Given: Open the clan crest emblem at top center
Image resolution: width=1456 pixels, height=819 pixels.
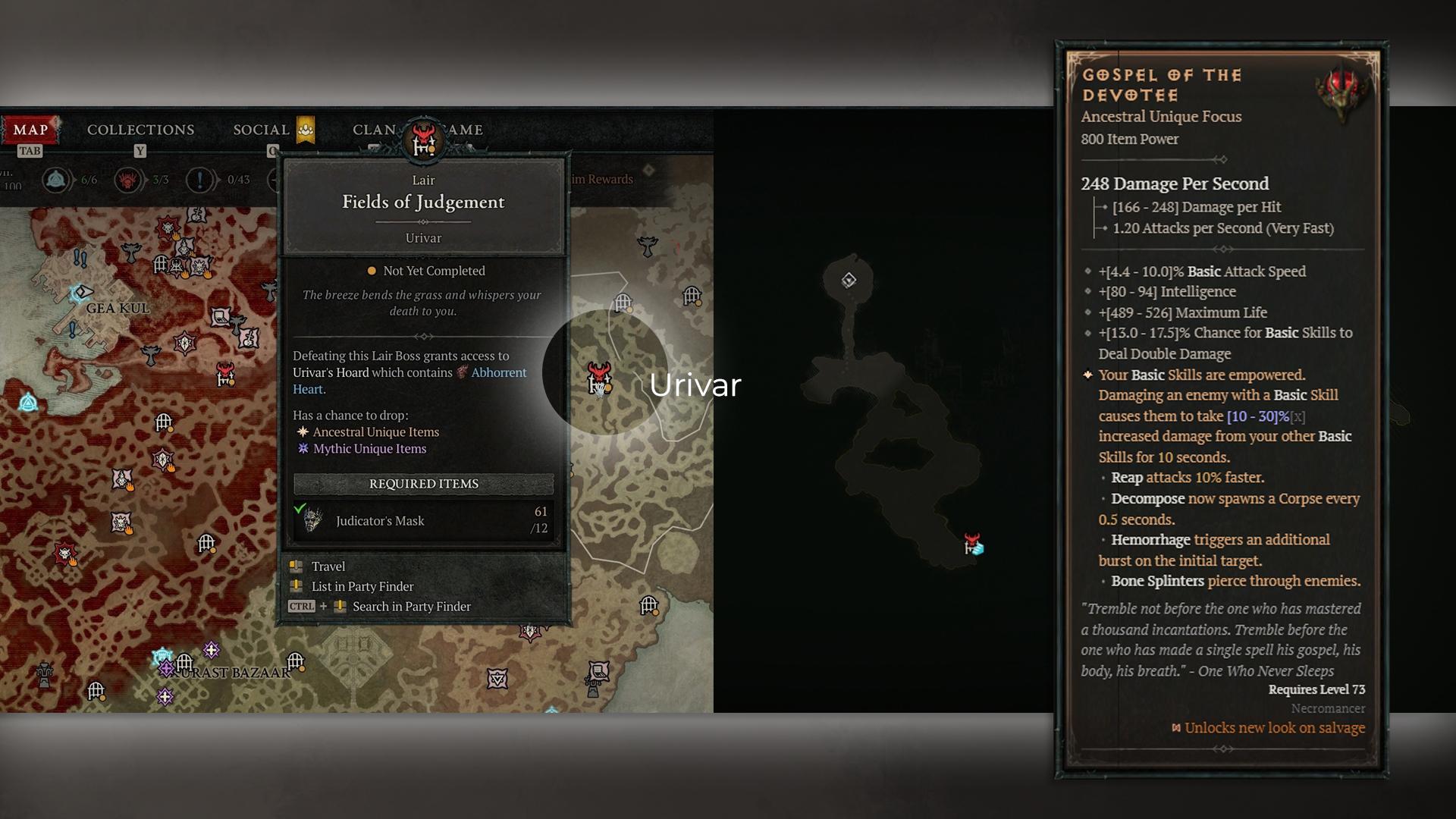Looking at the screenshot, I should pos(423,137).
